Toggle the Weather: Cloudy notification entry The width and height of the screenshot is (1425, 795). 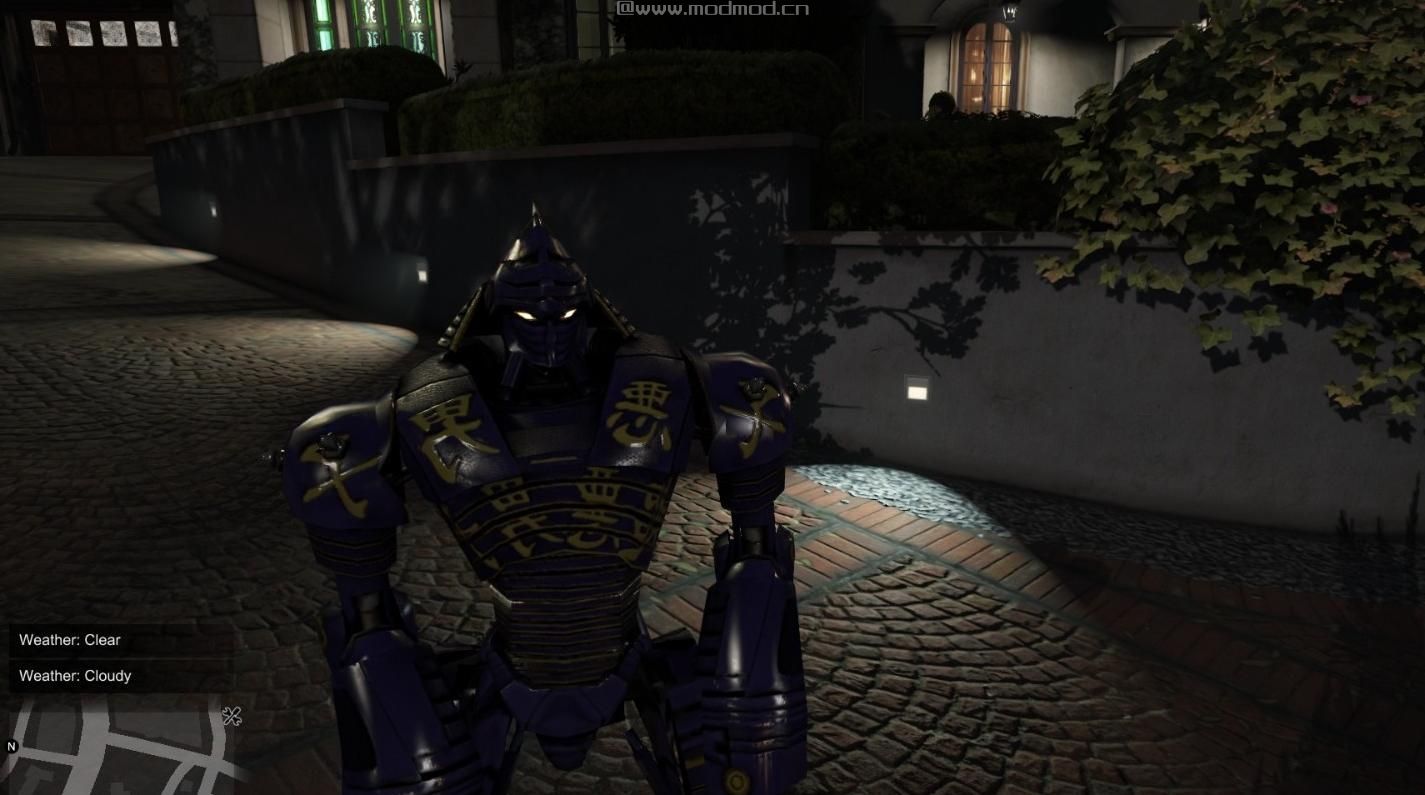75,676
